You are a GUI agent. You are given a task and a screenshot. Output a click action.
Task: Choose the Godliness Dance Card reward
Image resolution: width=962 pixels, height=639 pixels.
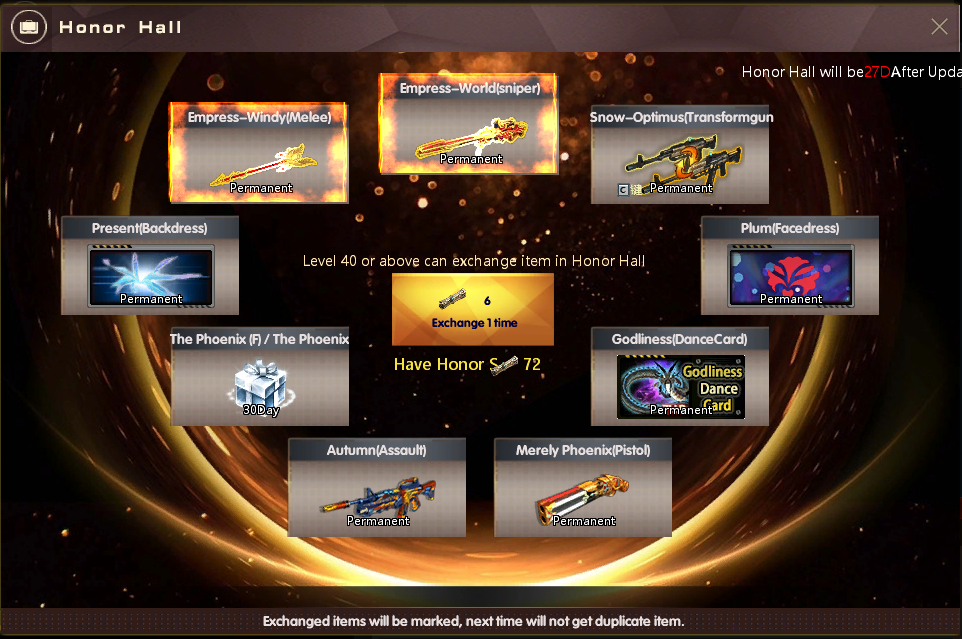[x=680, y=376]
